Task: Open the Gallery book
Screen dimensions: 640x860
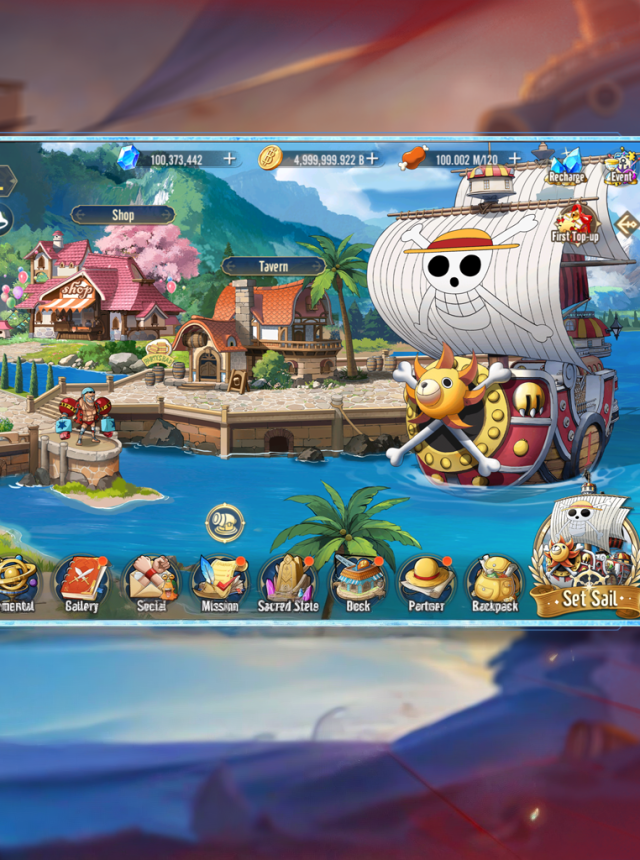Action: 82,583
